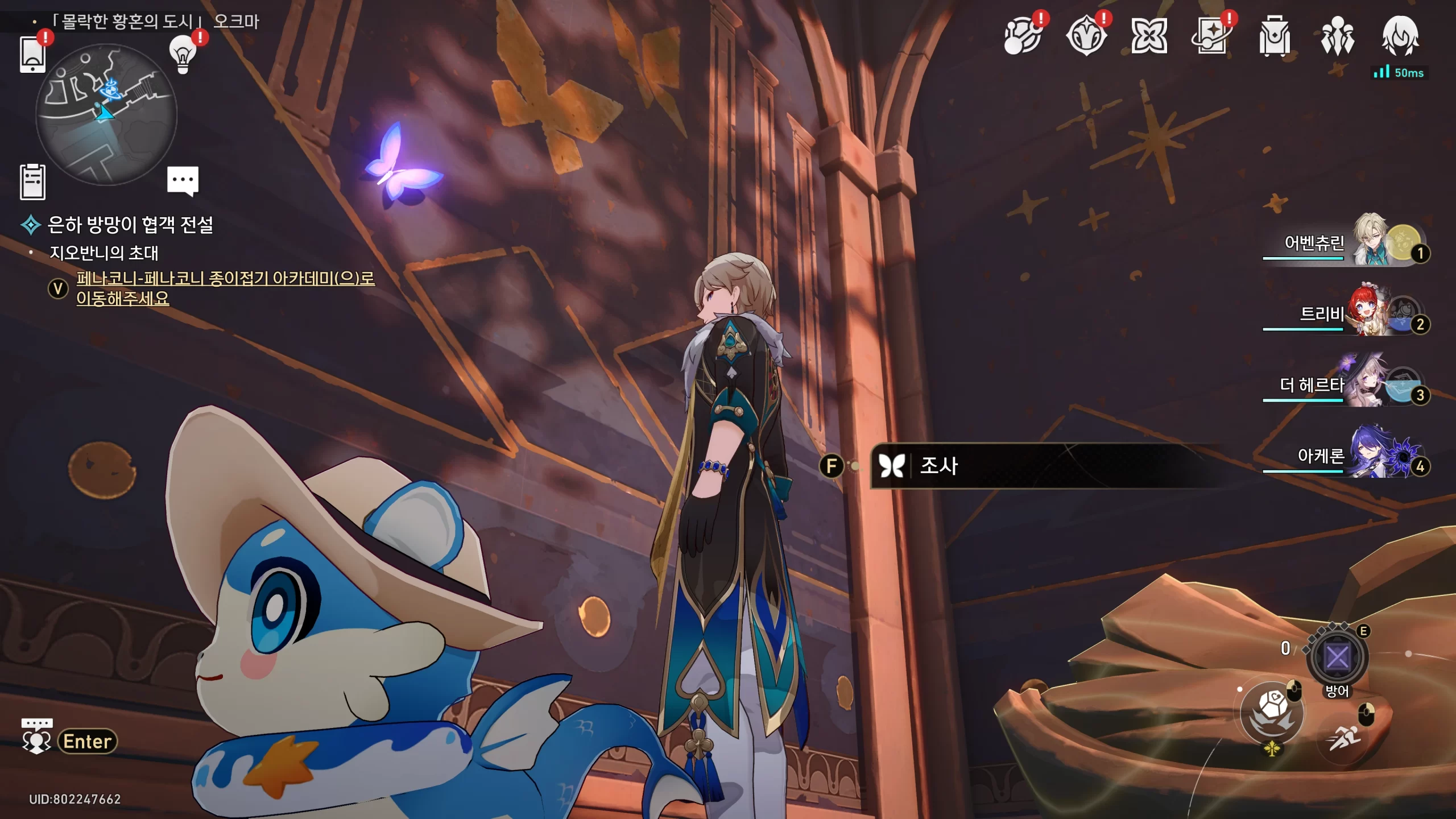Use the basic attack rose icon
The width and height of the screenshot is (1456, 819).
pyautogui.click(x=1272, y=712)
